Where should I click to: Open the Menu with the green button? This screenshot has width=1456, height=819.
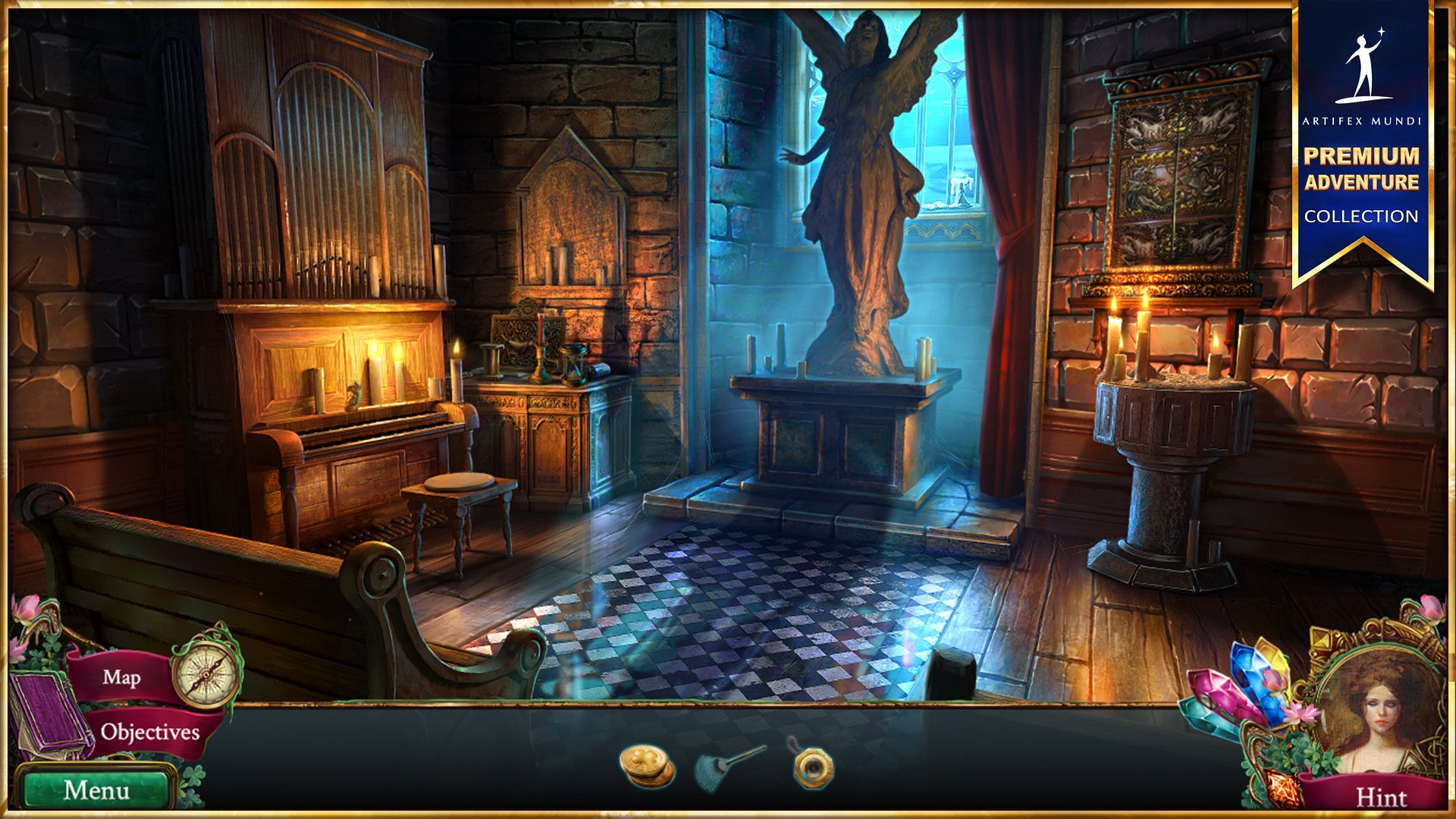tap(99, 790)
